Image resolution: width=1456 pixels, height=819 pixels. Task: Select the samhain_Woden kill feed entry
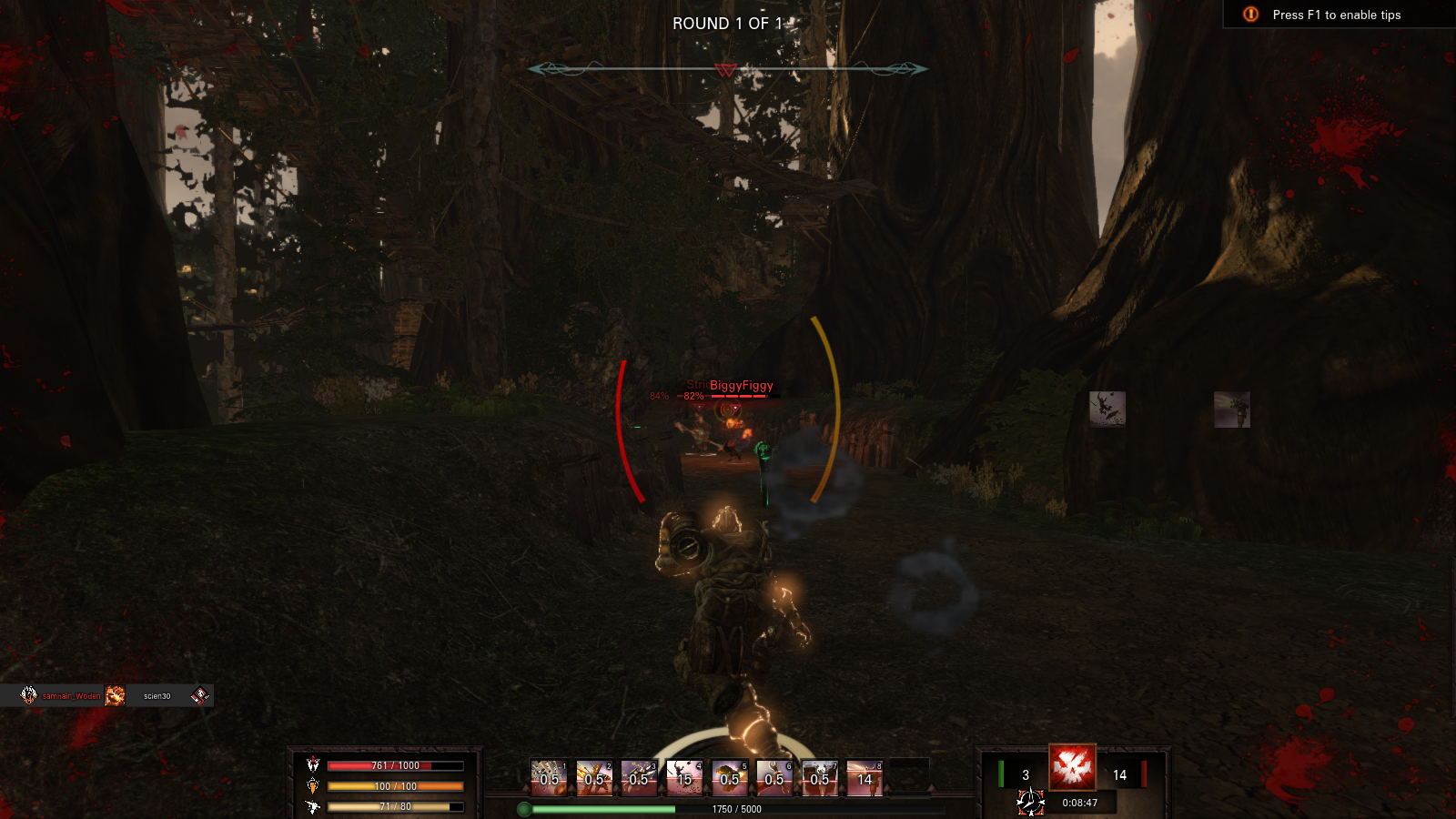tap(71, 696)
